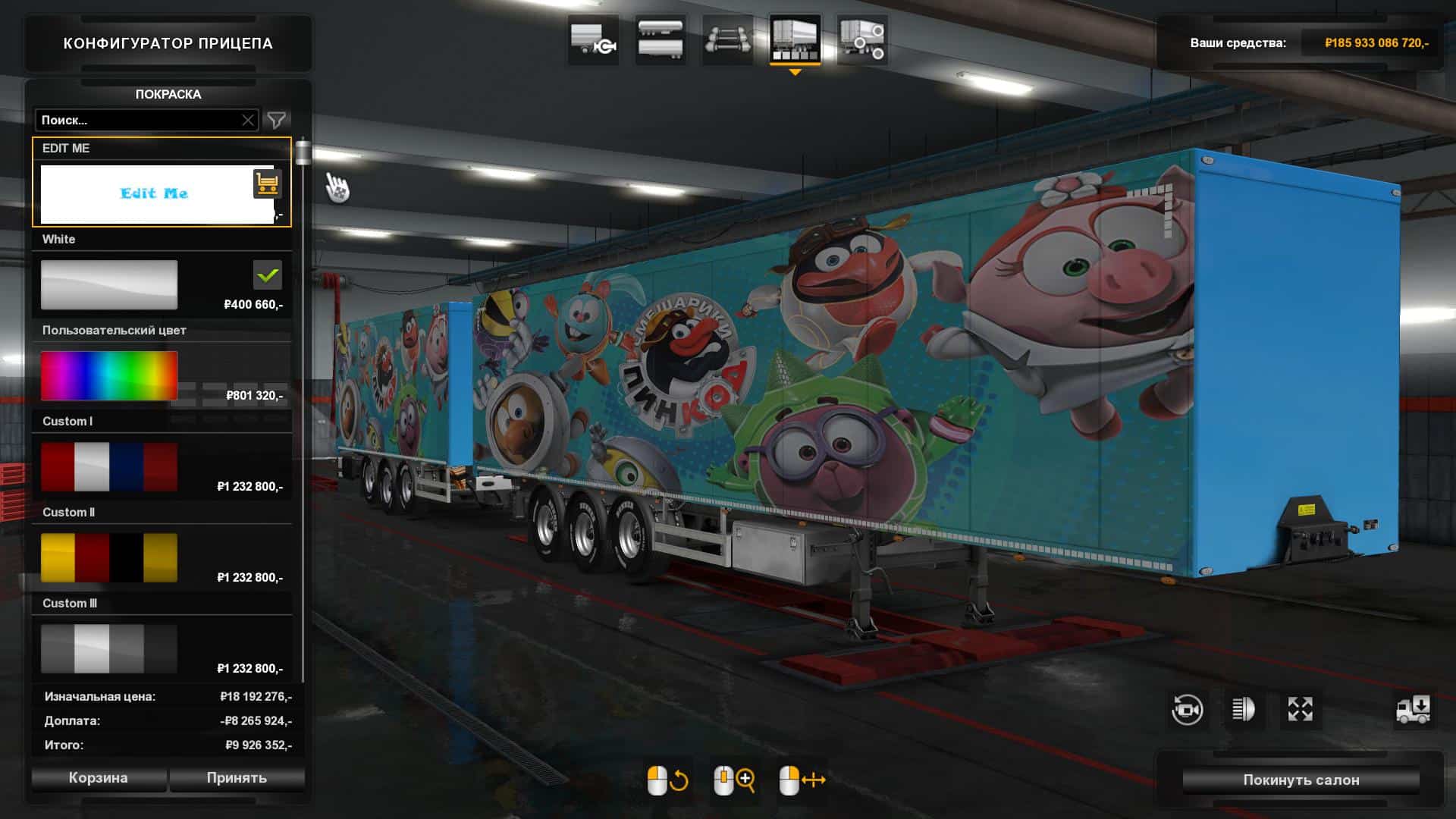Leave via Покинуть салон button
1456x819 pixels.
pyautogui.click(x=1301, y=780)
